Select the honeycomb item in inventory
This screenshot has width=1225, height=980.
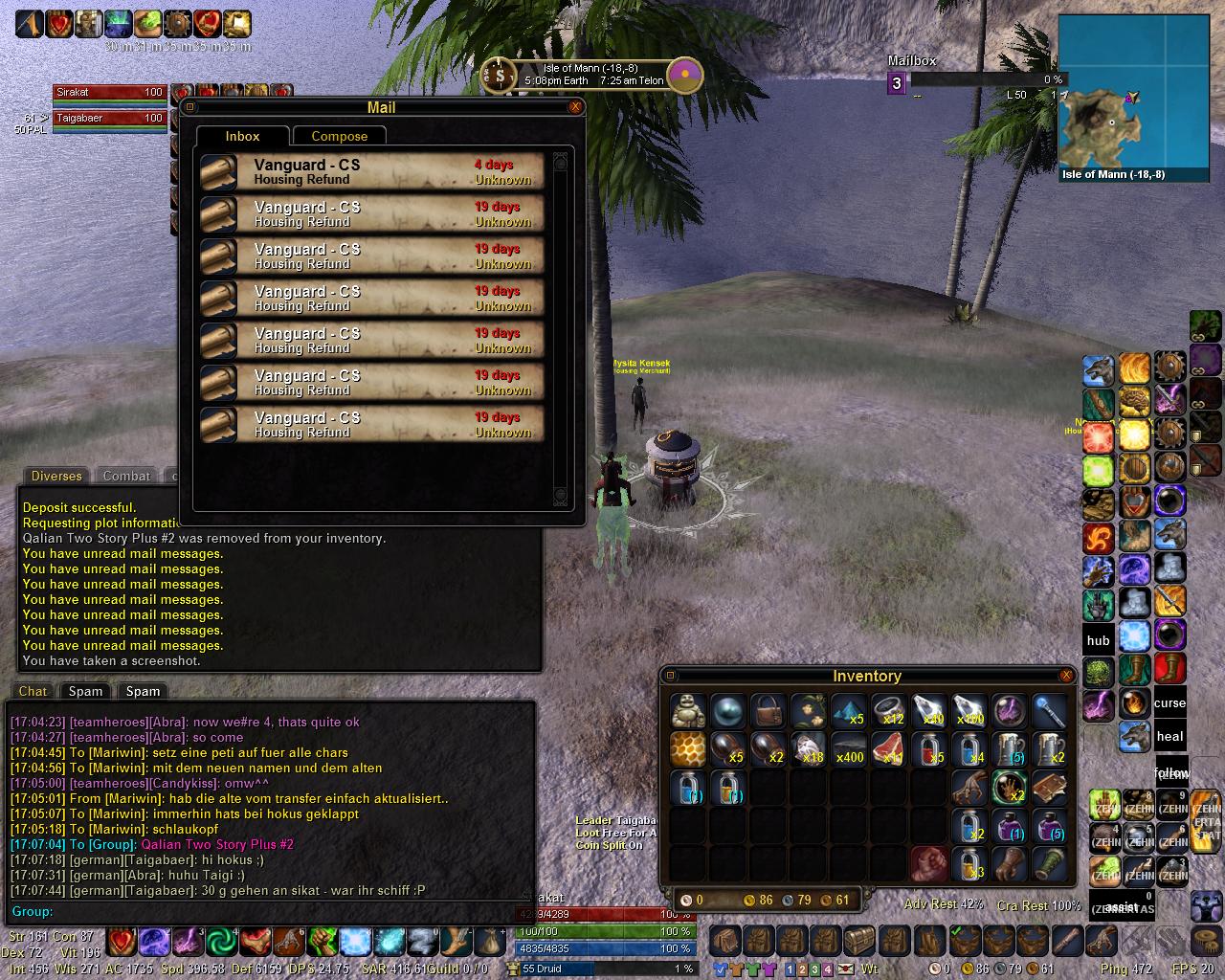coord(688,748)
